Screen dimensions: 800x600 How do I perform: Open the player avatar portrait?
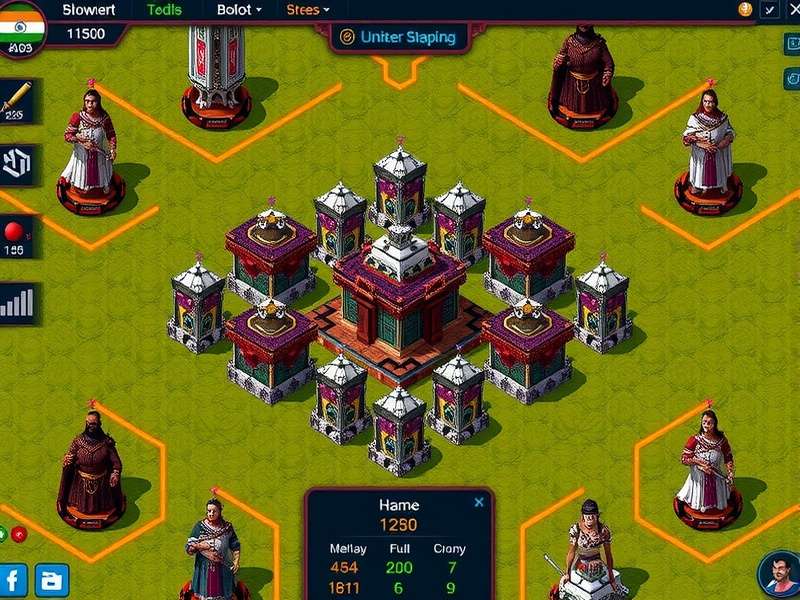click(x=778, y=574)
